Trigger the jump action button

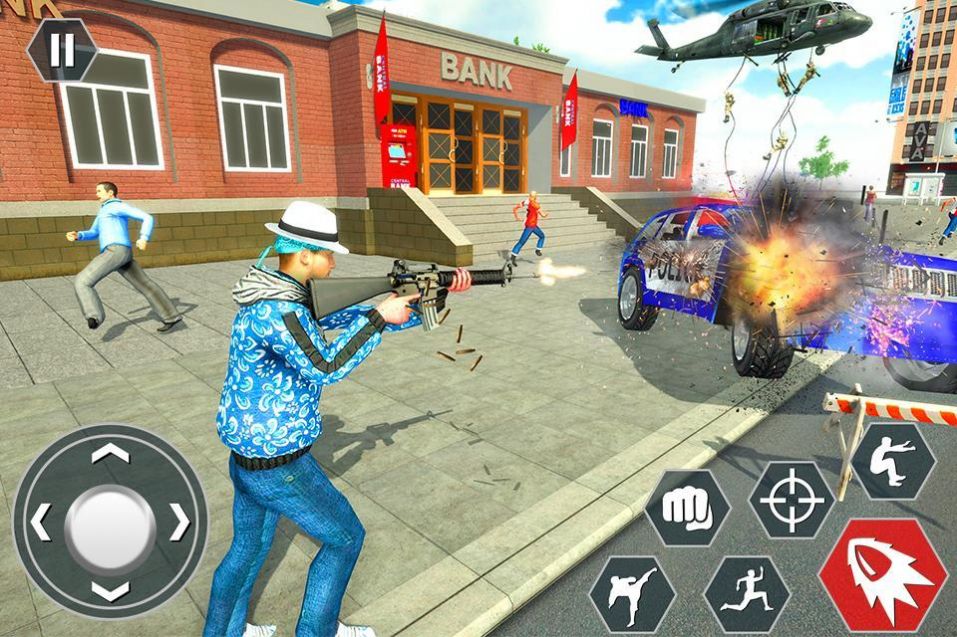point(892,460)
